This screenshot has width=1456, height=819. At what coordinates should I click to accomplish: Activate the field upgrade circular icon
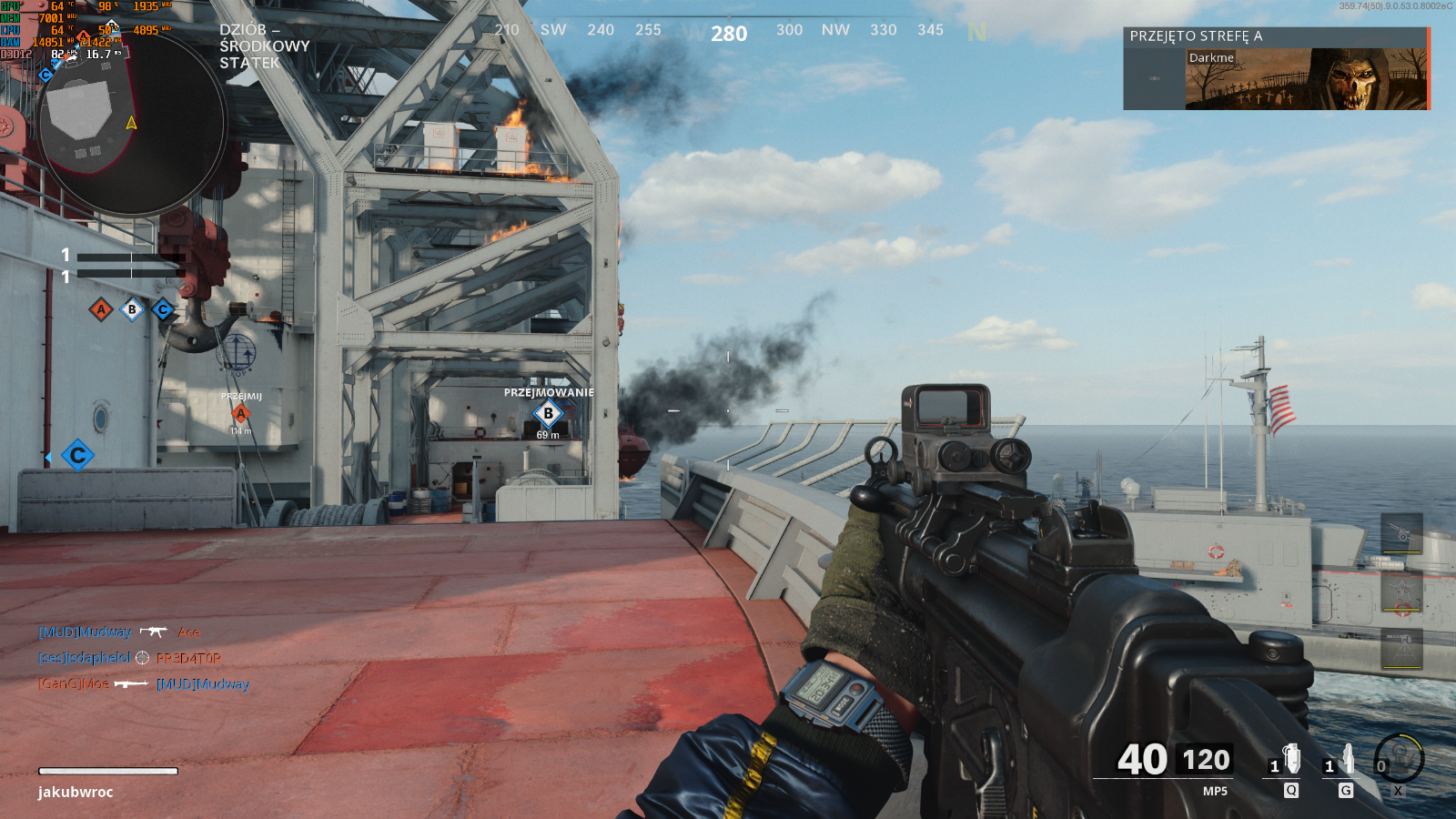(x=1399, y=758)
